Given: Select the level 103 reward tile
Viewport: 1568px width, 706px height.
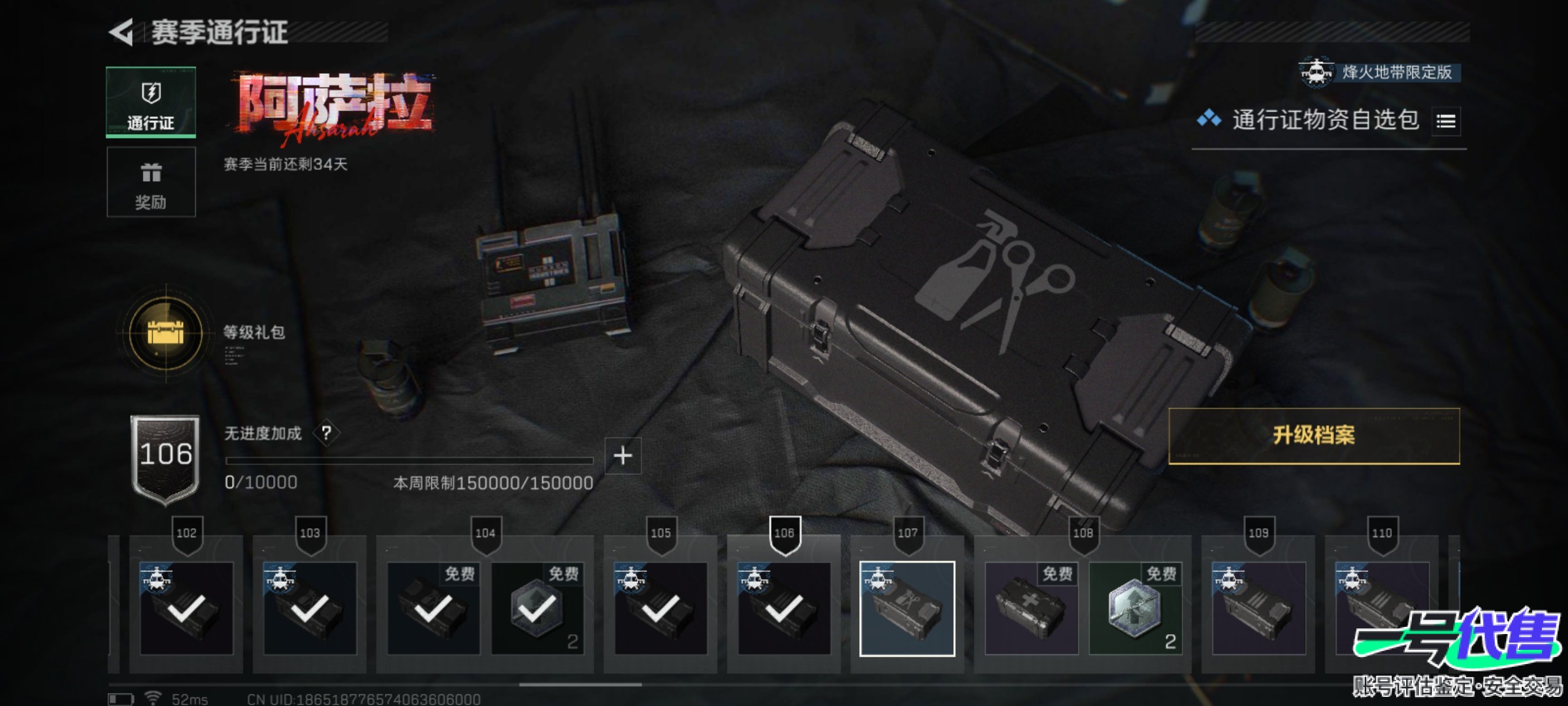Looking at the screenshot, I should click(310, 609).
